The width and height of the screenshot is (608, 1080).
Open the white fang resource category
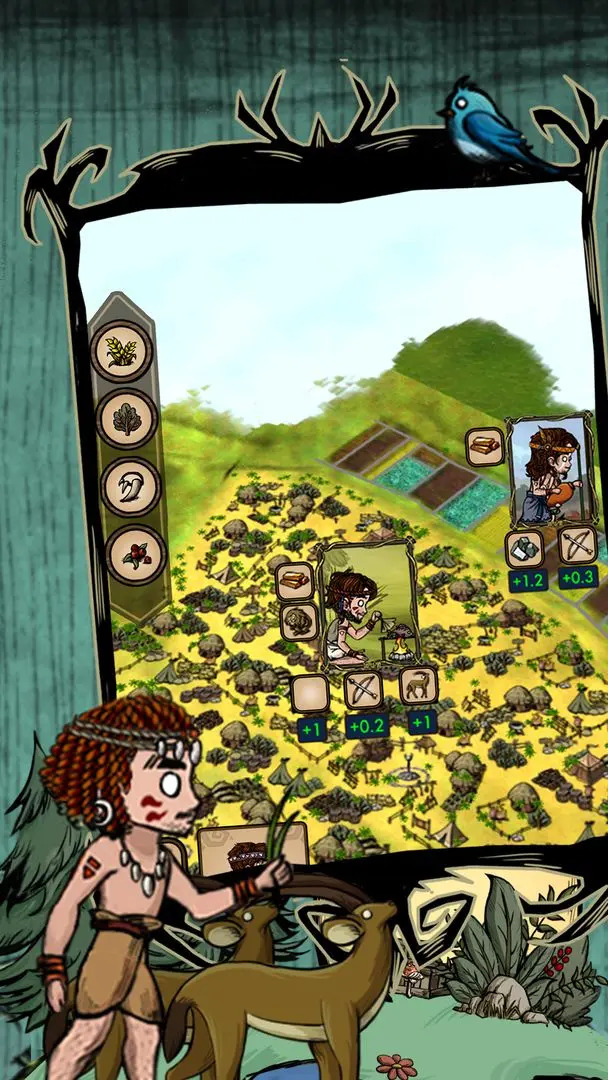pyautogui.click(x=130, y=487)
